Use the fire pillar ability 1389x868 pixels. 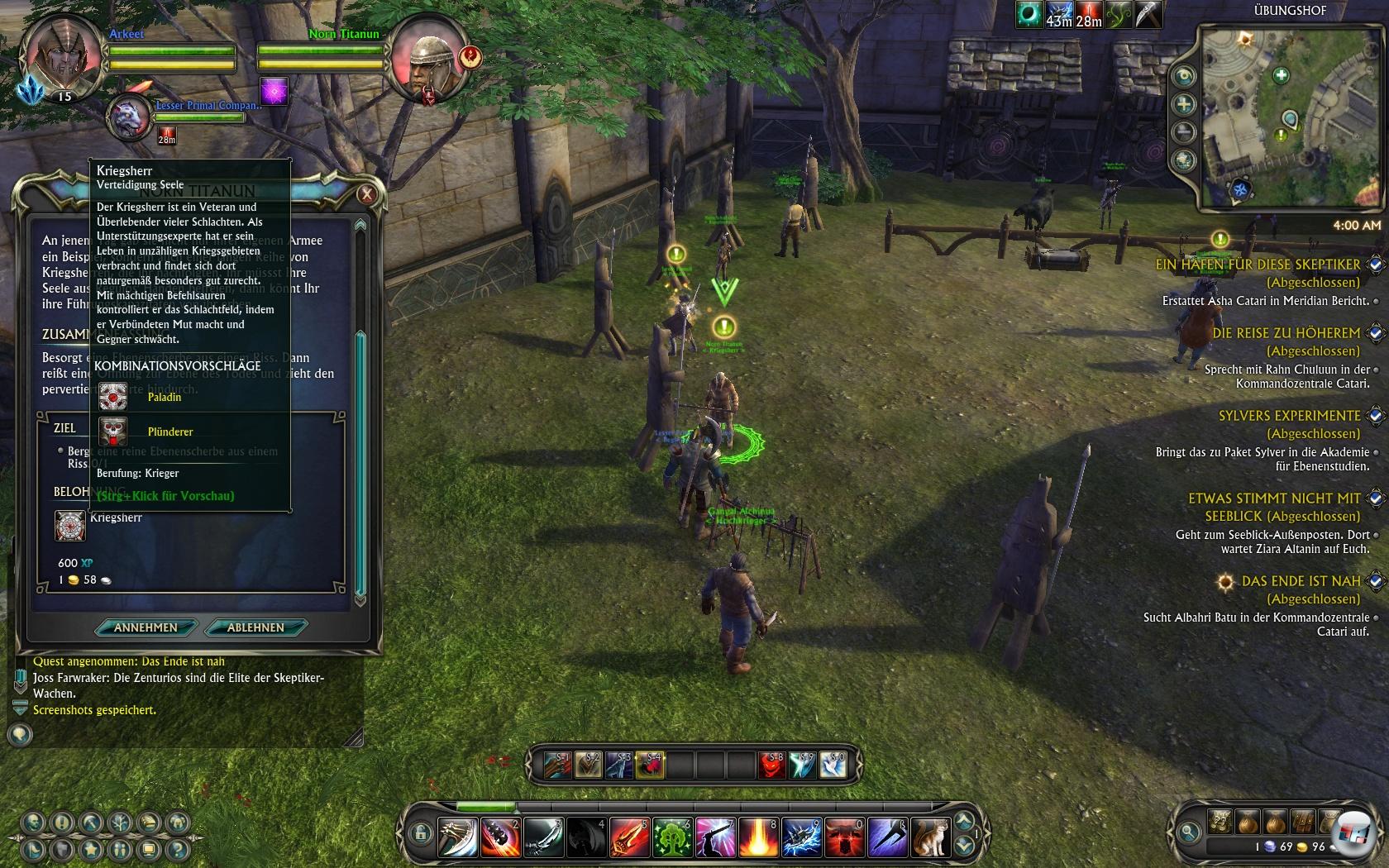pyautogui.click(x=758, y=838)
